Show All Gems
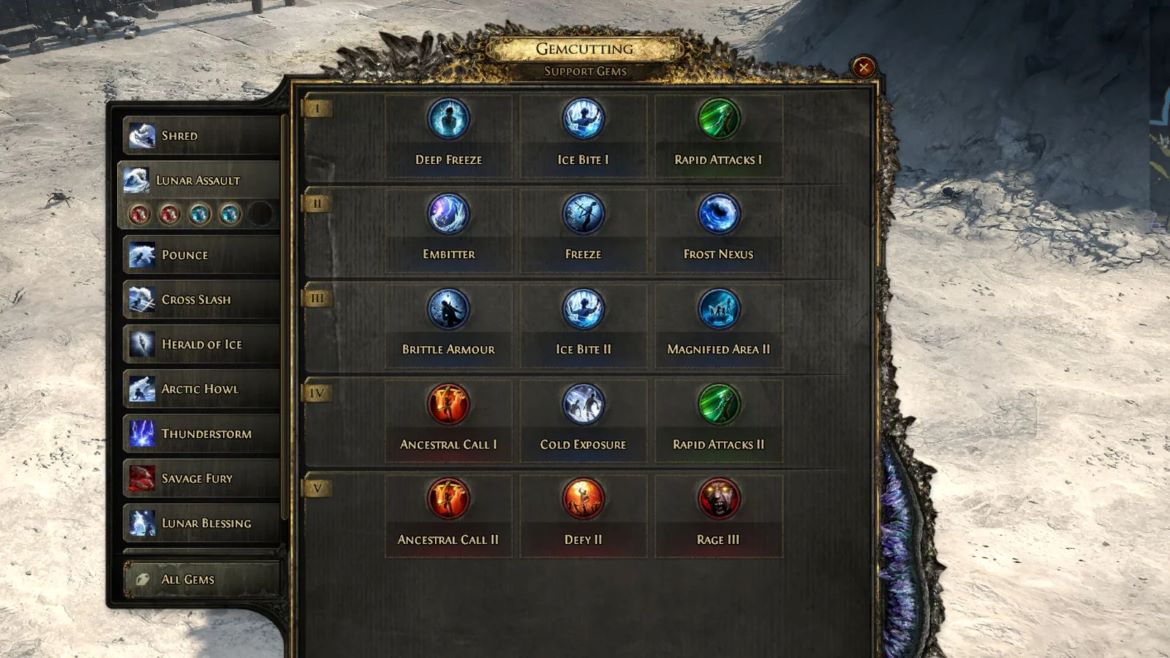 (200, 579)
